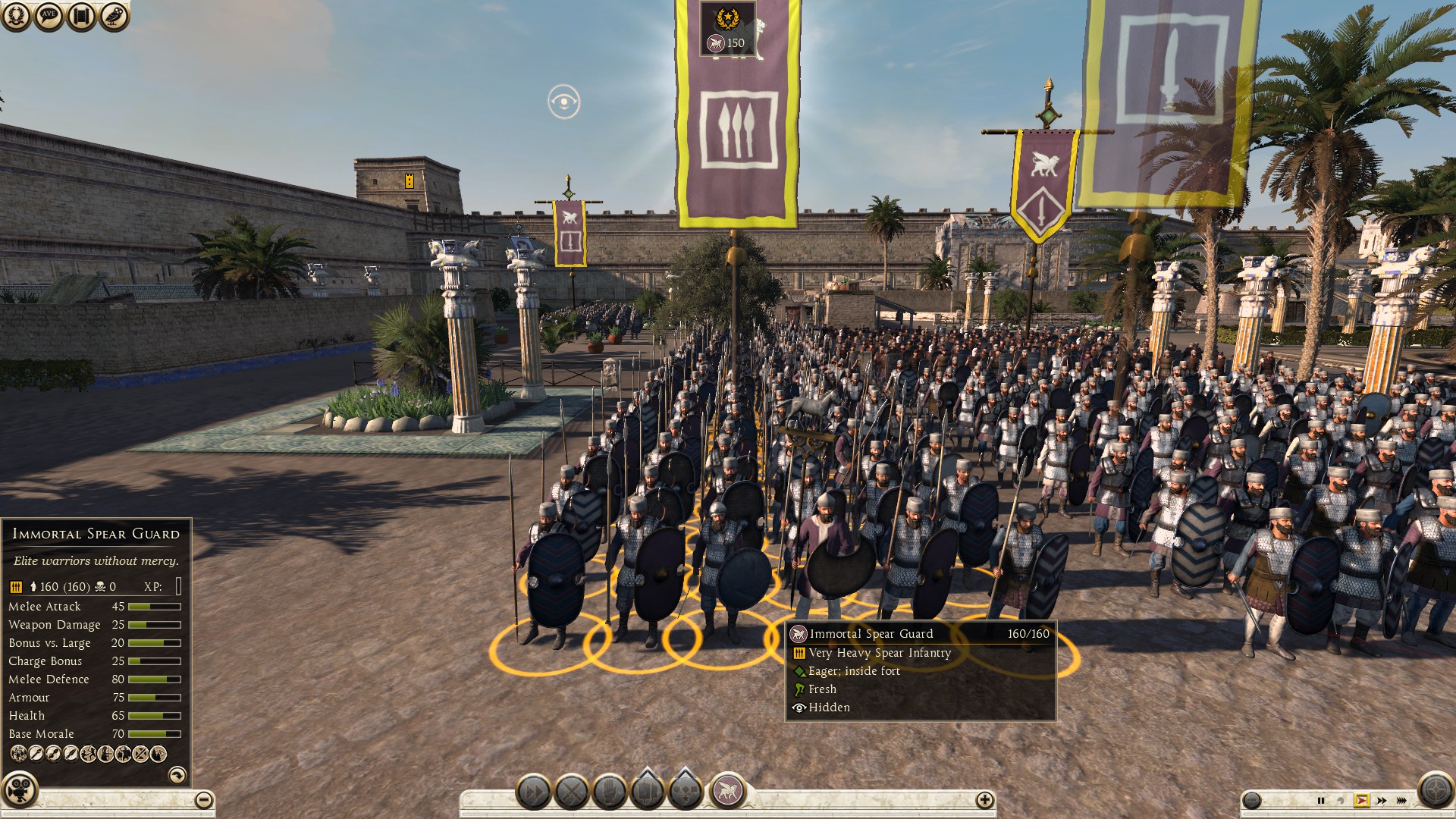Activate the crossed swords melee button
Viewport: 1456px width, 819px height.
click(572, 792)
